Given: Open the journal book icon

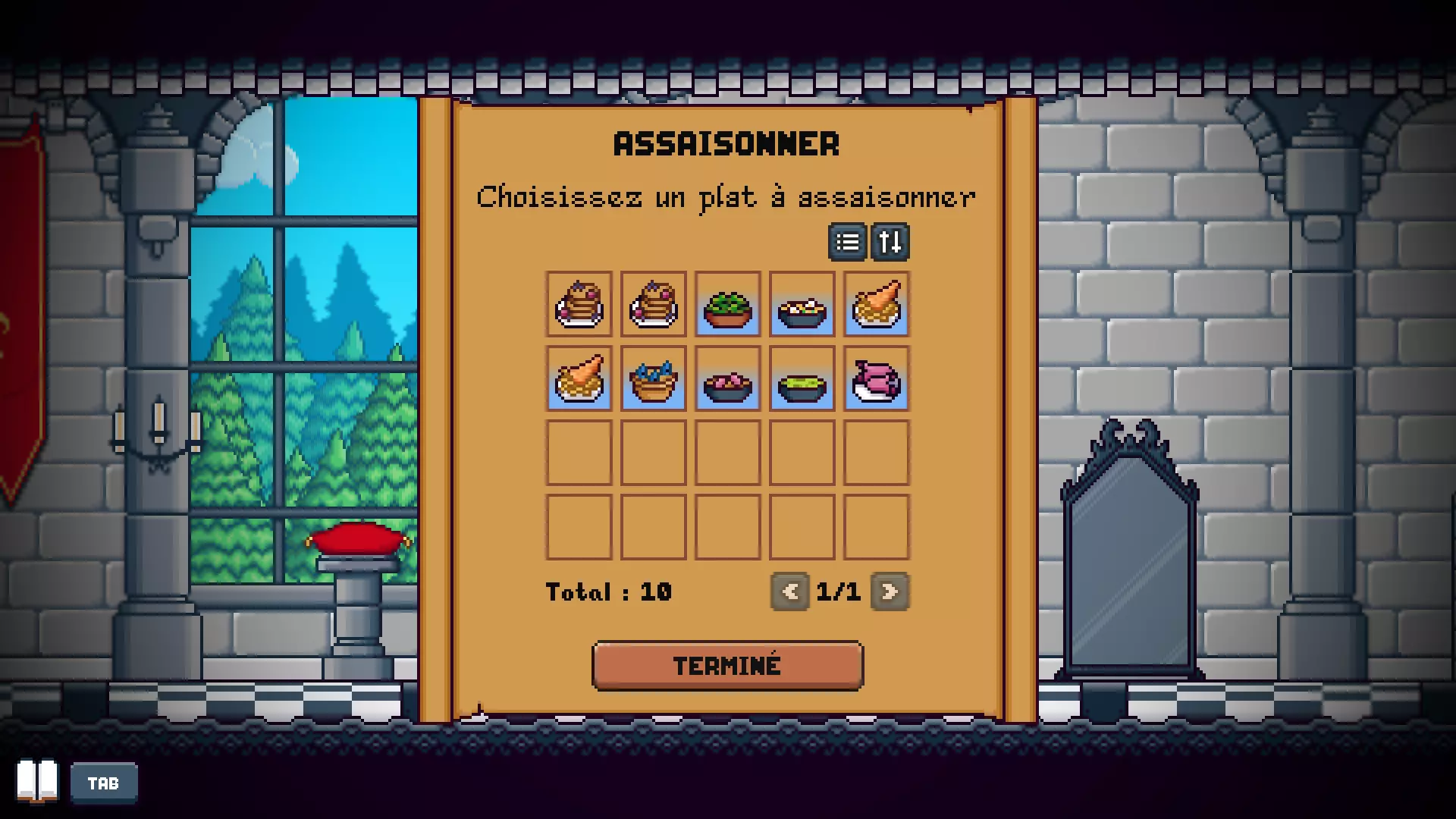Looking at the screenshot, I should (37, 780).
